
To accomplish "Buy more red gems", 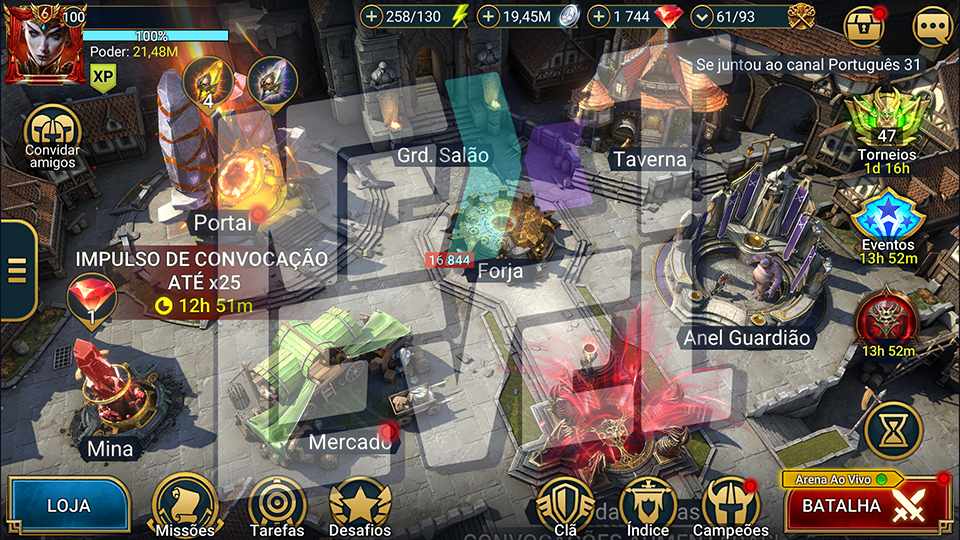I will pyautogui.click(x=599, y=16).
